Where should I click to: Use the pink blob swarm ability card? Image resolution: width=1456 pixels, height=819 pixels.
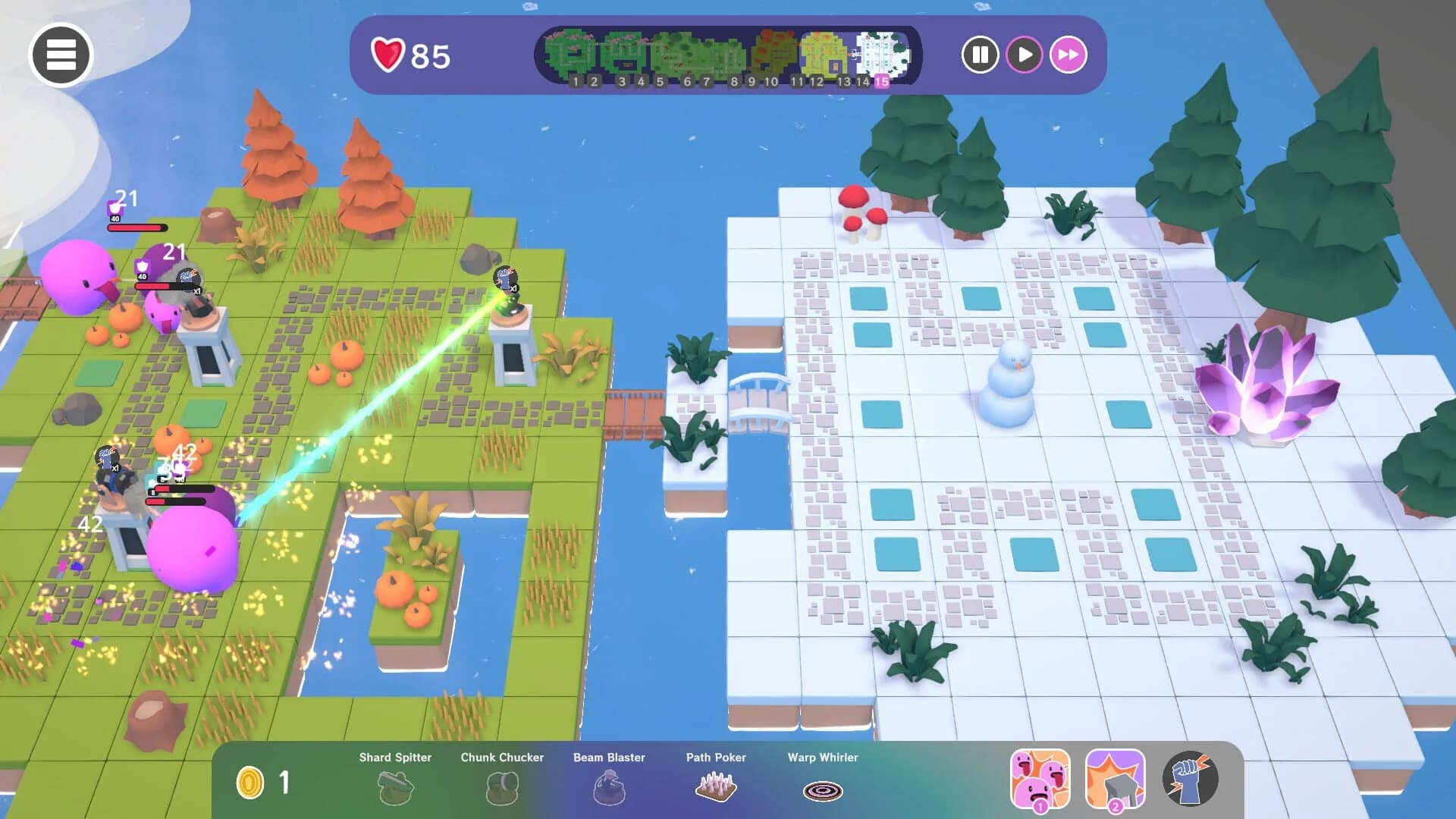1040,778
